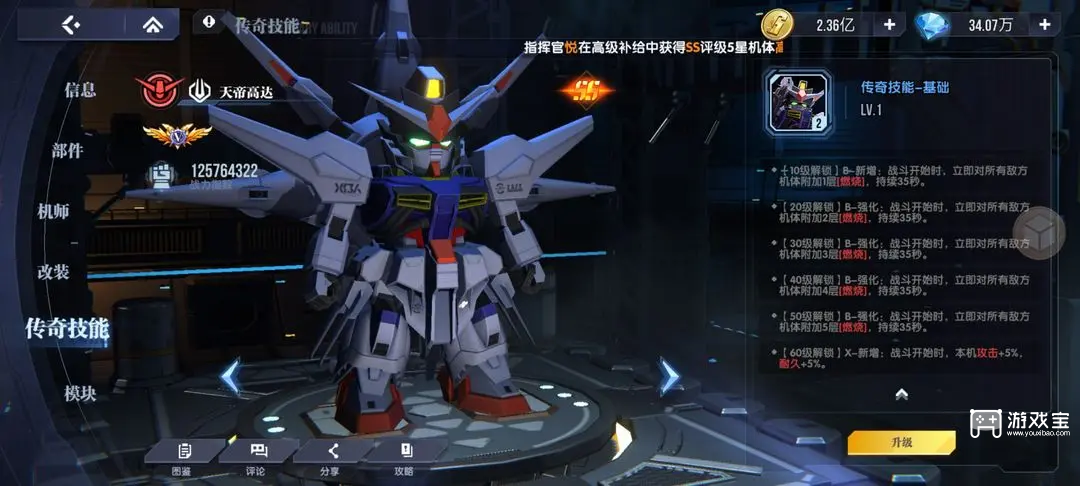Screen dimensions: 1080x486
Task: Switch to the 部件 parts tab
Action: 68,151
